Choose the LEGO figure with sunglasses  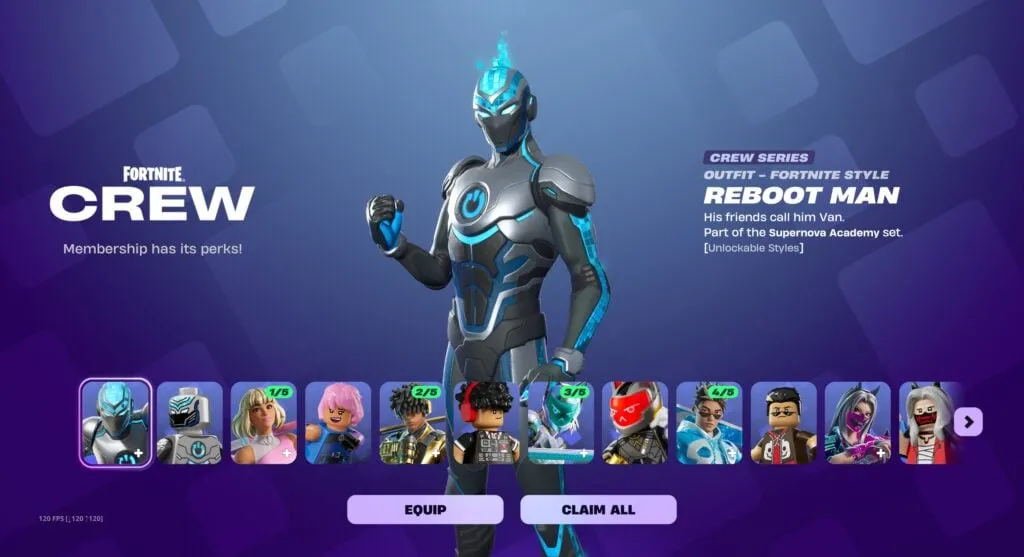pyautogui.click(x=783, y=423)
